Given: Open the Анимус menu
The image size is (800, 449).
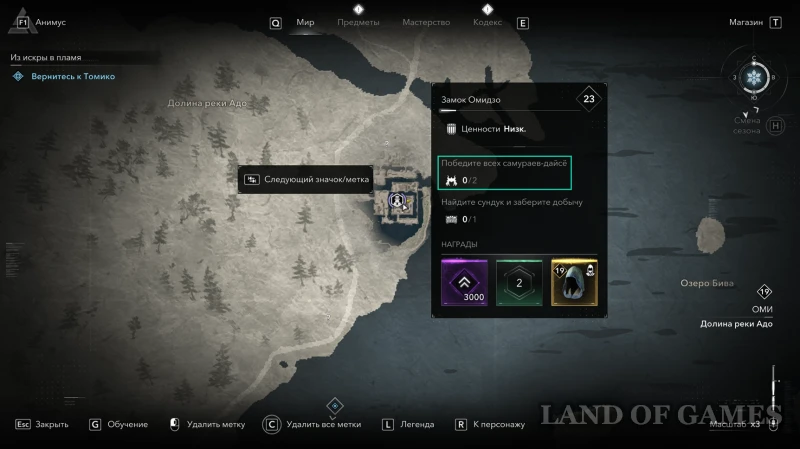Looking at the screenshot, I should pos(50,22).
